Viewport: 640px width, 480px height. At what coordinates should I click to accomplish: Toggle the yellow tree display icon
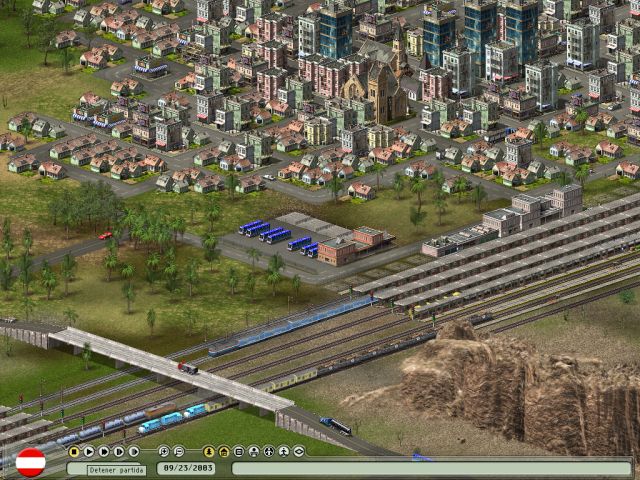(x=209, y=452)
